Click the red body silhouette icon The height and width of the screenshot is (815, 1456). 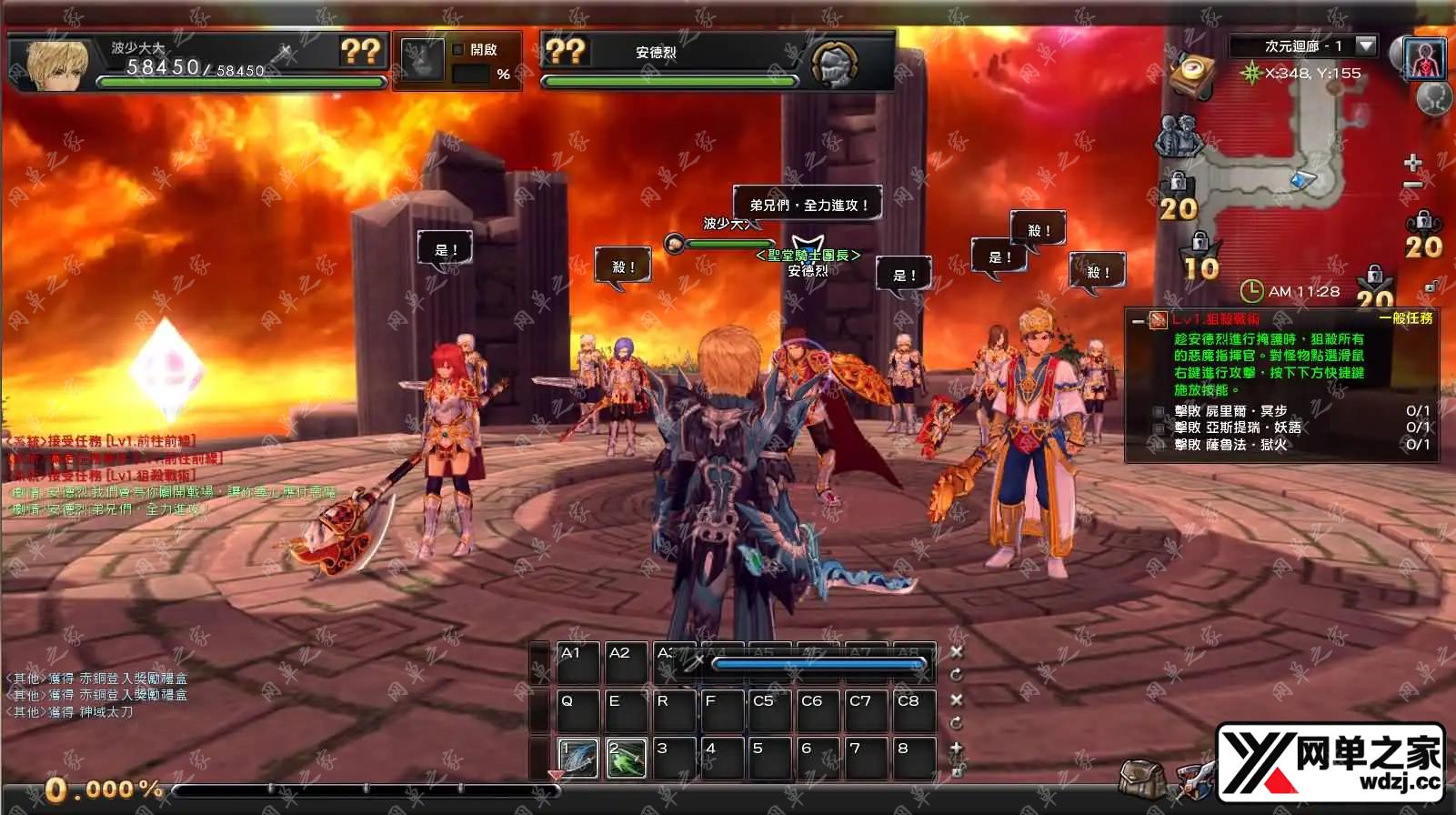tap(1424, 59)
